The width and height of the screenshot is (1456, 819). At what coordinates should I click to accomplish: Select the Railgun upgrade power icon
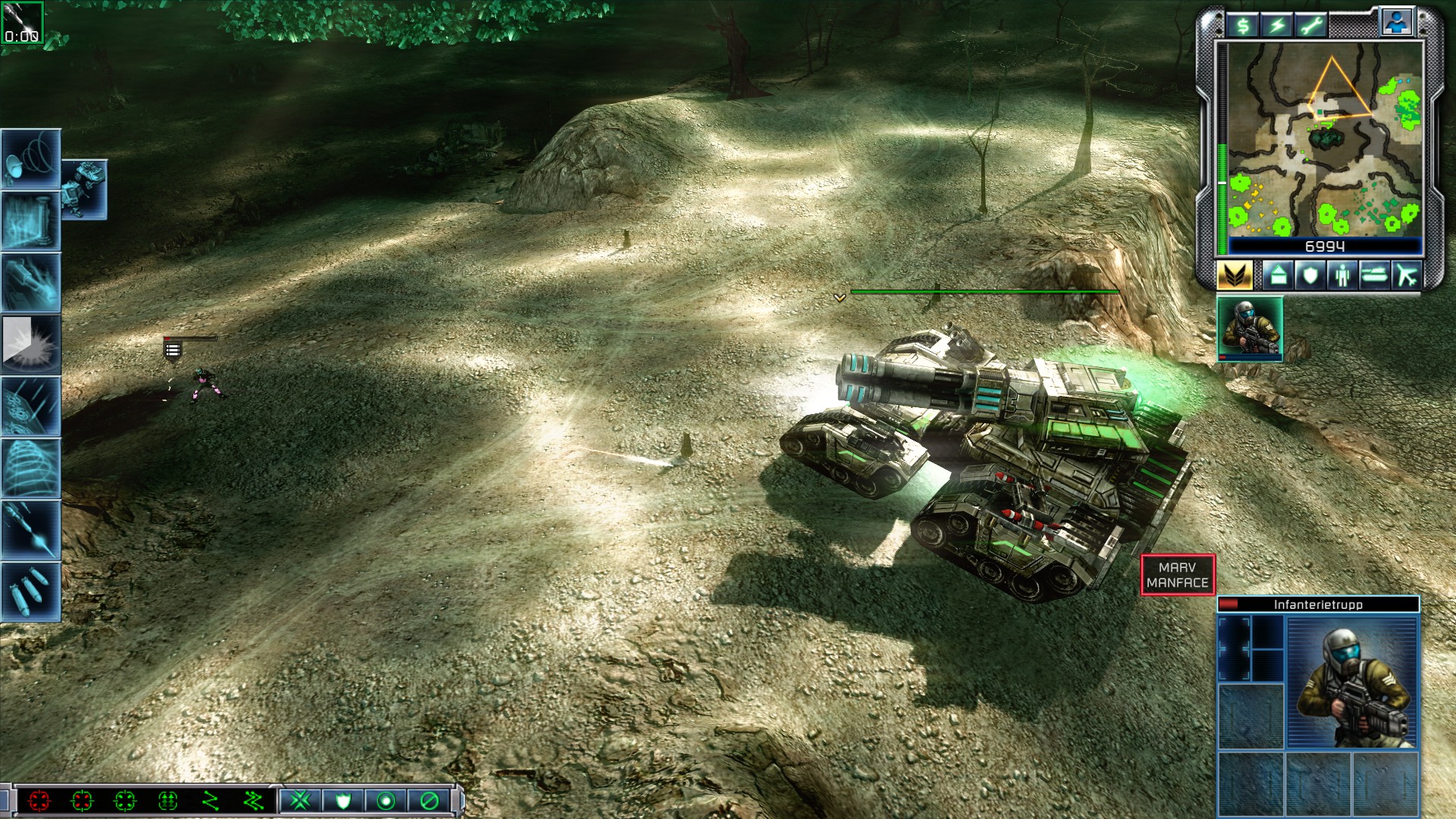30,279
